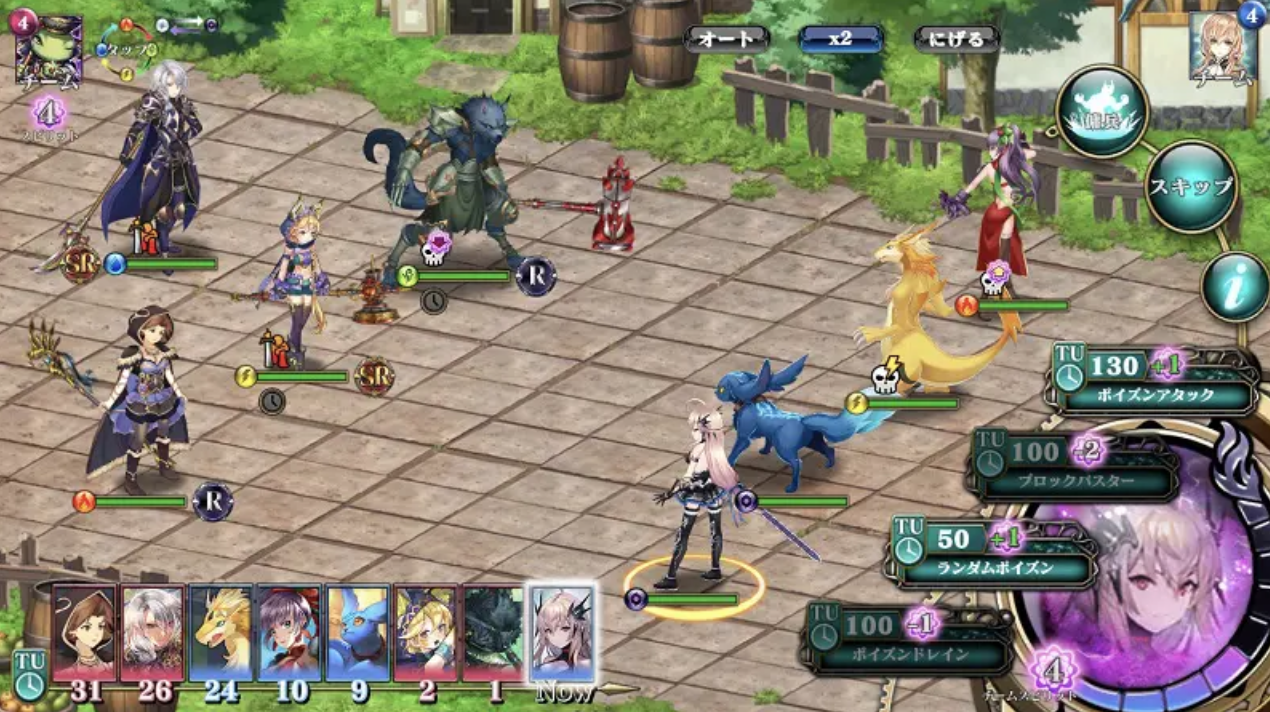Open the player team portrait
This screenshot has height=712, width=1270.
tap(1223, 47)
